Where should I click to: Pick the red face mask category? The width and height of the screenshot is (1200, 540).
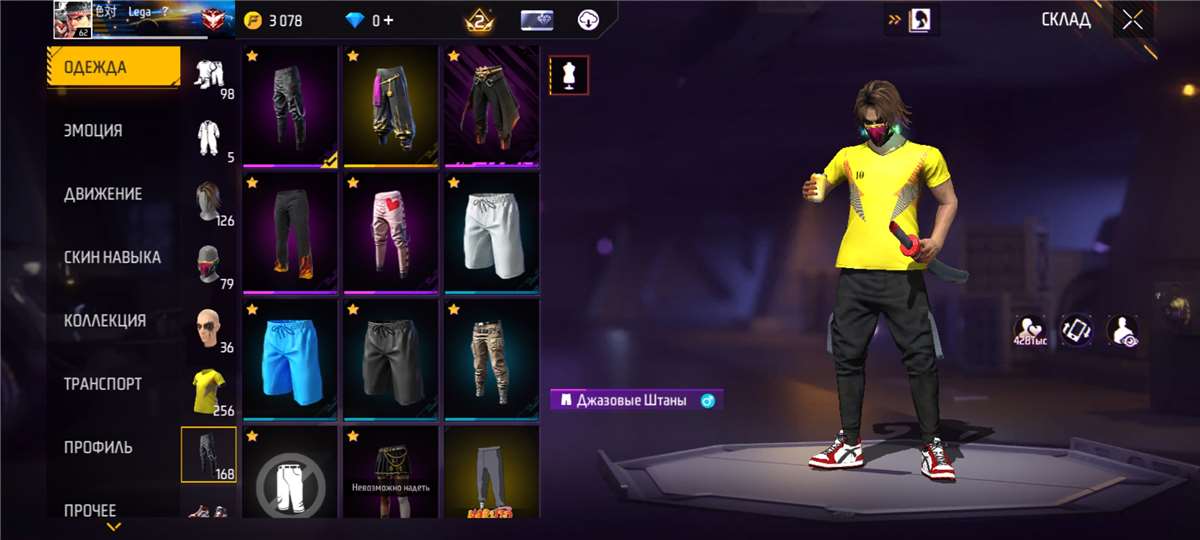point(209,265)
